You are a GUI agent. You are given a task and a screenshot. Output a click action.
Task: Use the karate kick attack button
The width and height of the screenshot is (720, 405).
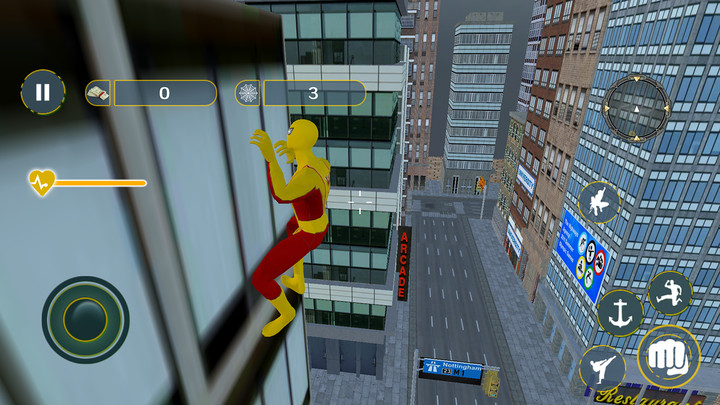pos(602,369)
